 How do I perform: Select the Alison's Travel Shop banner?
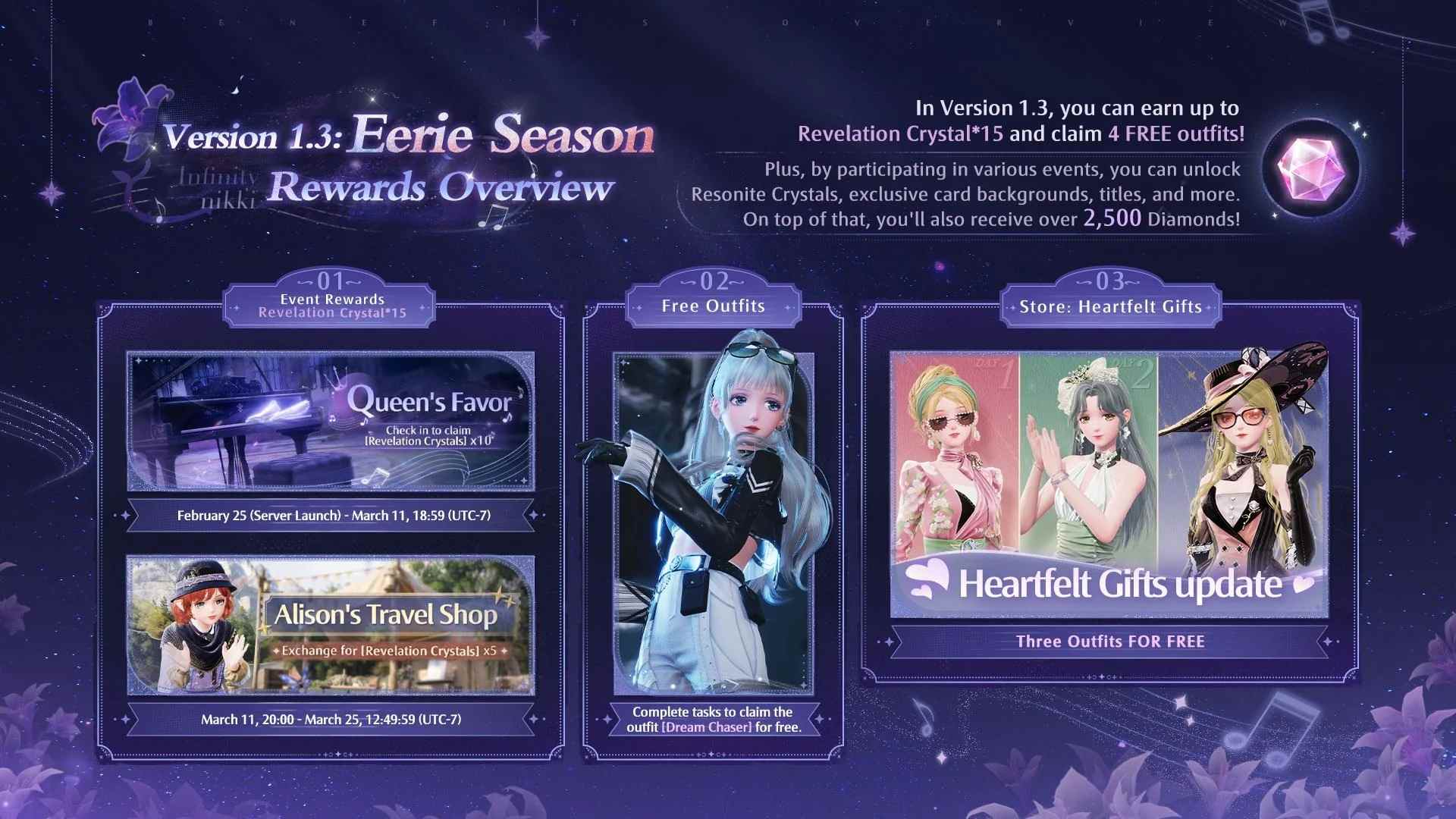coord(331,625)
